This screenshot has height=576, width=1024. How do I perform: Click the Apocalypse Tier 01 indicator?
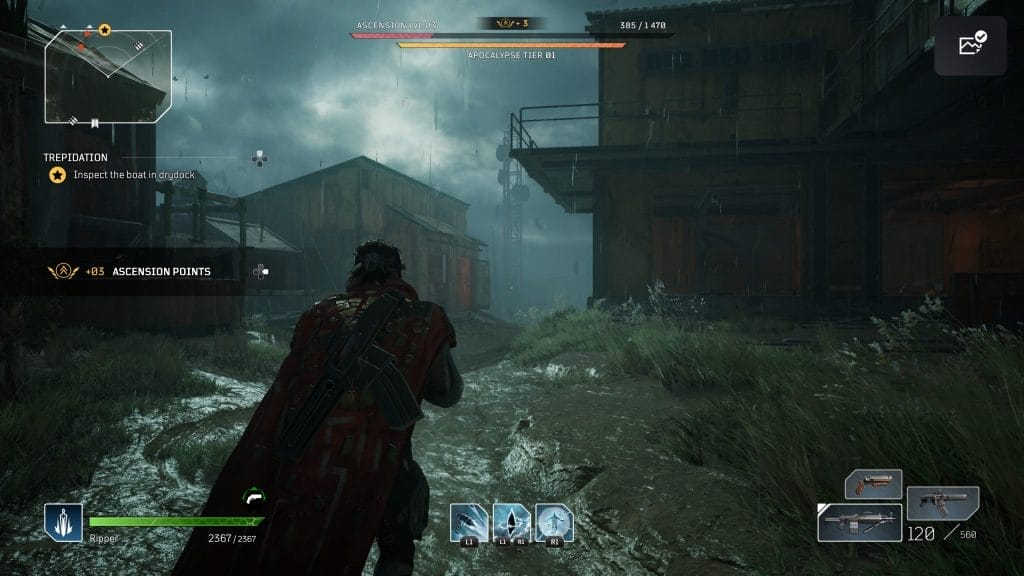coord(511,55)
